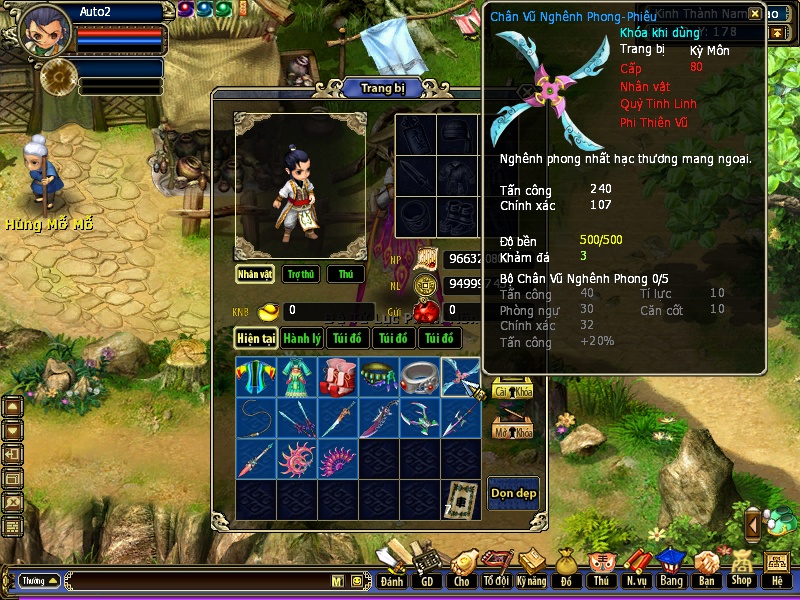Select the red boots inventory slot
This screenshot has width=800, height=600.
click(337, 376)
